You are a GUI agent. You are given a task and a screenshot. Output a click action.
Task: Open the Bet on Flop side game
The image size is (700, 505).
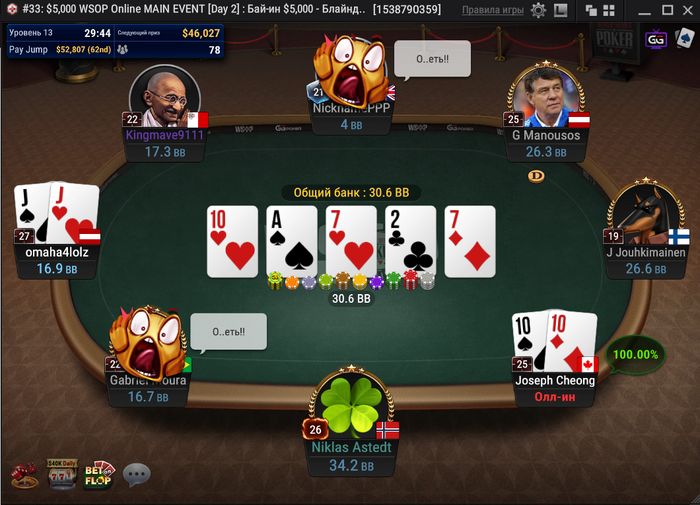[x=99, y=473]
